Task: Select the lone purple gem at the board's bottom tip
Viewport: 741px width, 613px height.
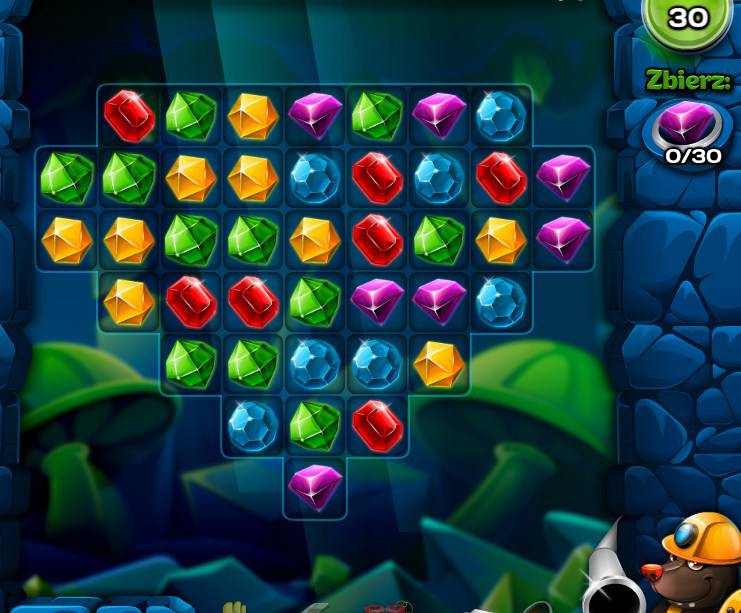Action: [x=314, y=487]
